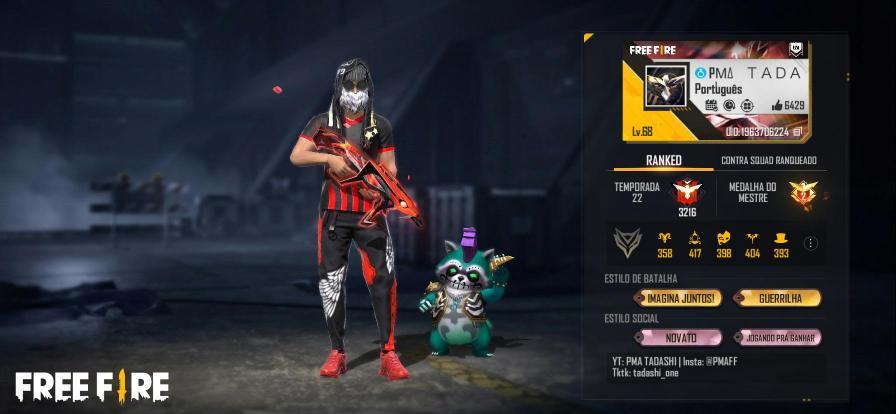Image resolution: width=896 pixels, height=414 pixels.
Task: Open the Medalha do Mestre badge
Action: [x=801, y=193]
